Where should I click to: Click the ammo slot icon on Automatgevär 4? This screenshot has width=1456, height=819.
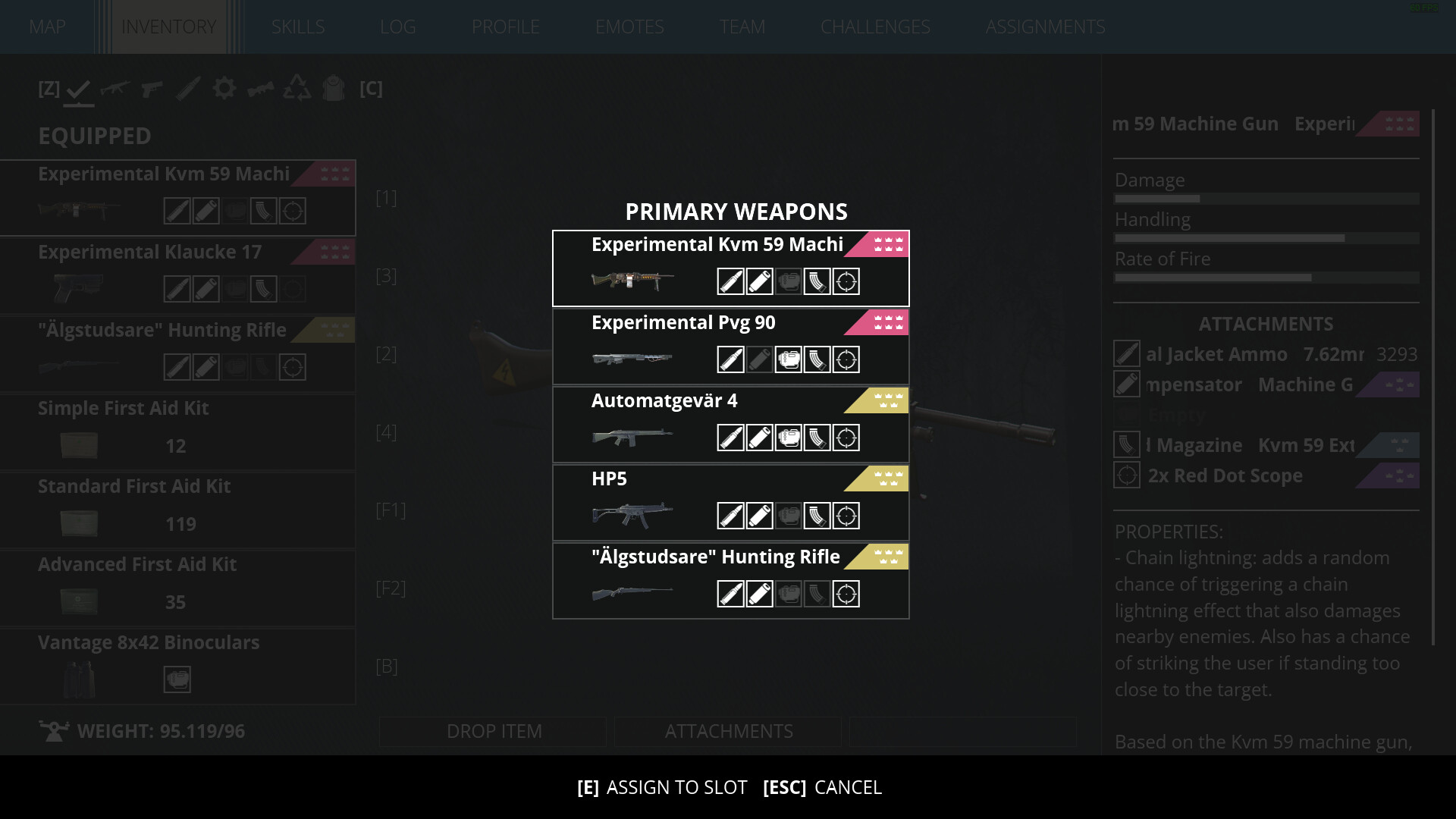[730, 438]
